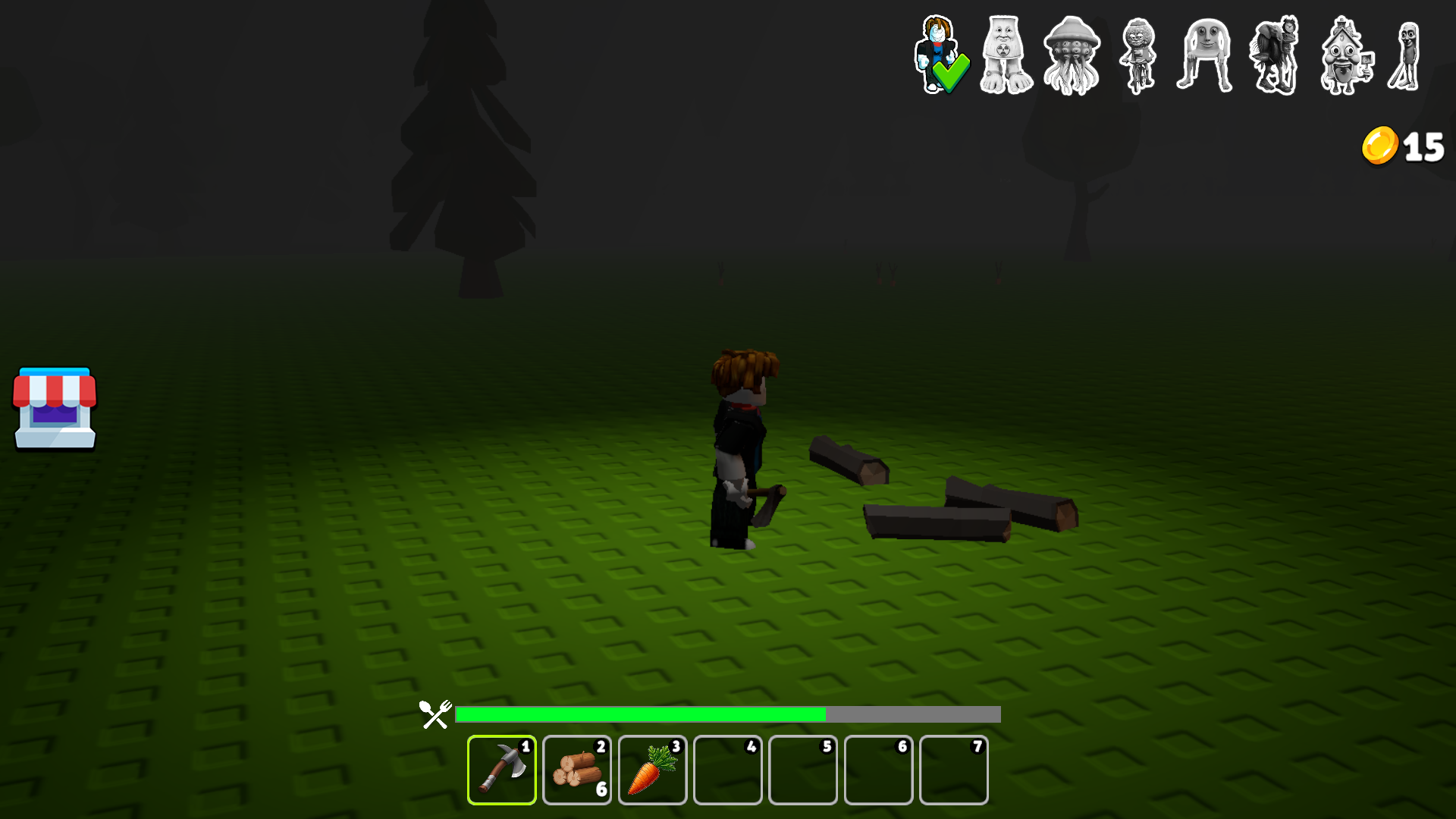The width and height of the screenshot is (1456, 819).
Task: Click empty hotbar slot 4
Action: pos(727,770)
